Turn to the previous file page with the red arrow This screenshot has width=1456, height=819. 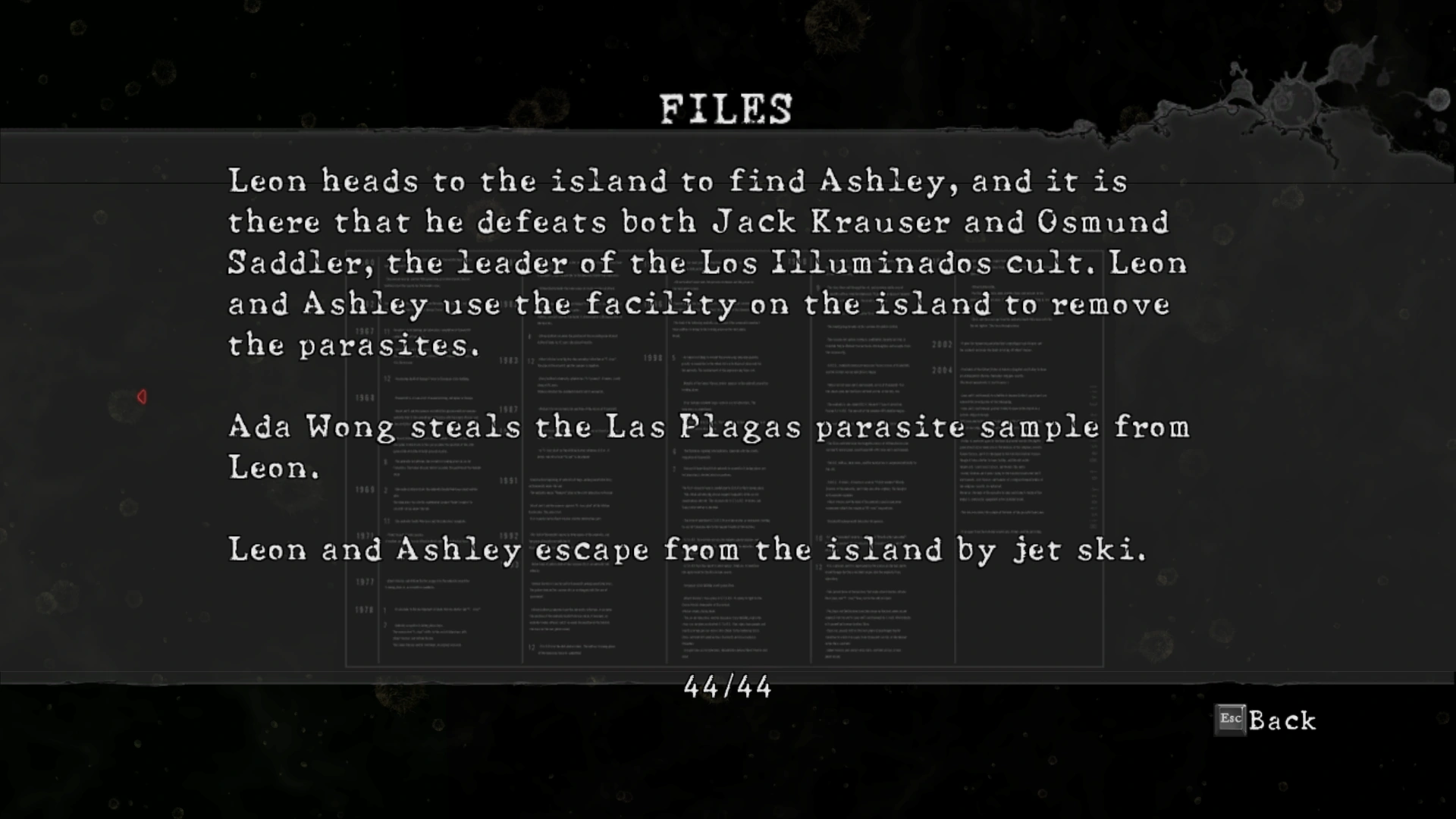coord(142,397)
